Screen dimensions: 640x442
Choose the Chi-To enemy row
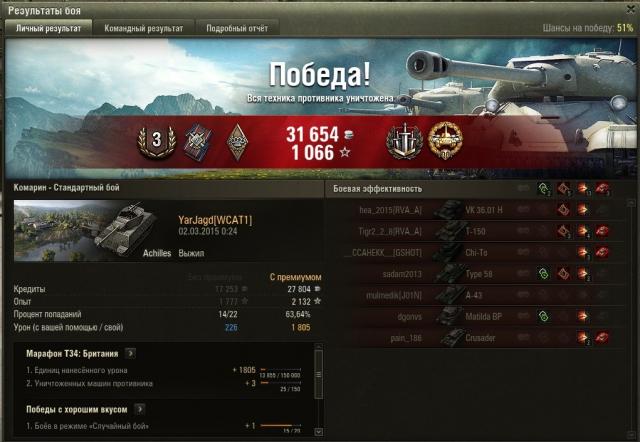click(x=470, y=252)
